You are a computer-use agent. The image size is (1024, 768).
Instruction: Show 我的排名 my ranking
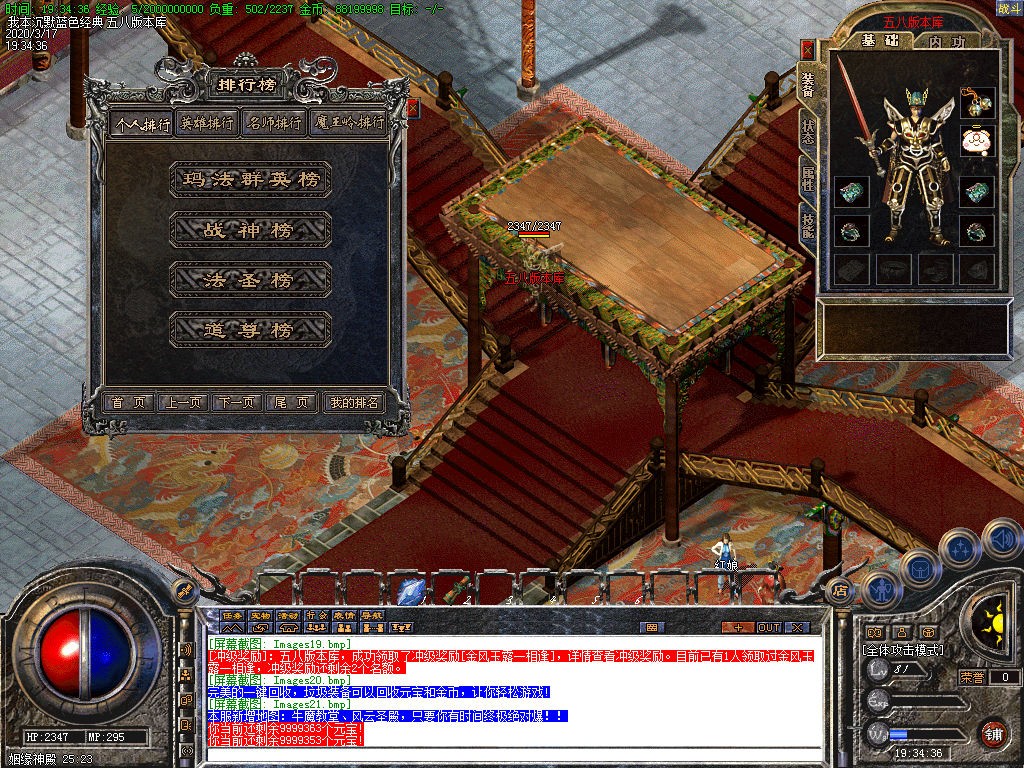(354, 402)
